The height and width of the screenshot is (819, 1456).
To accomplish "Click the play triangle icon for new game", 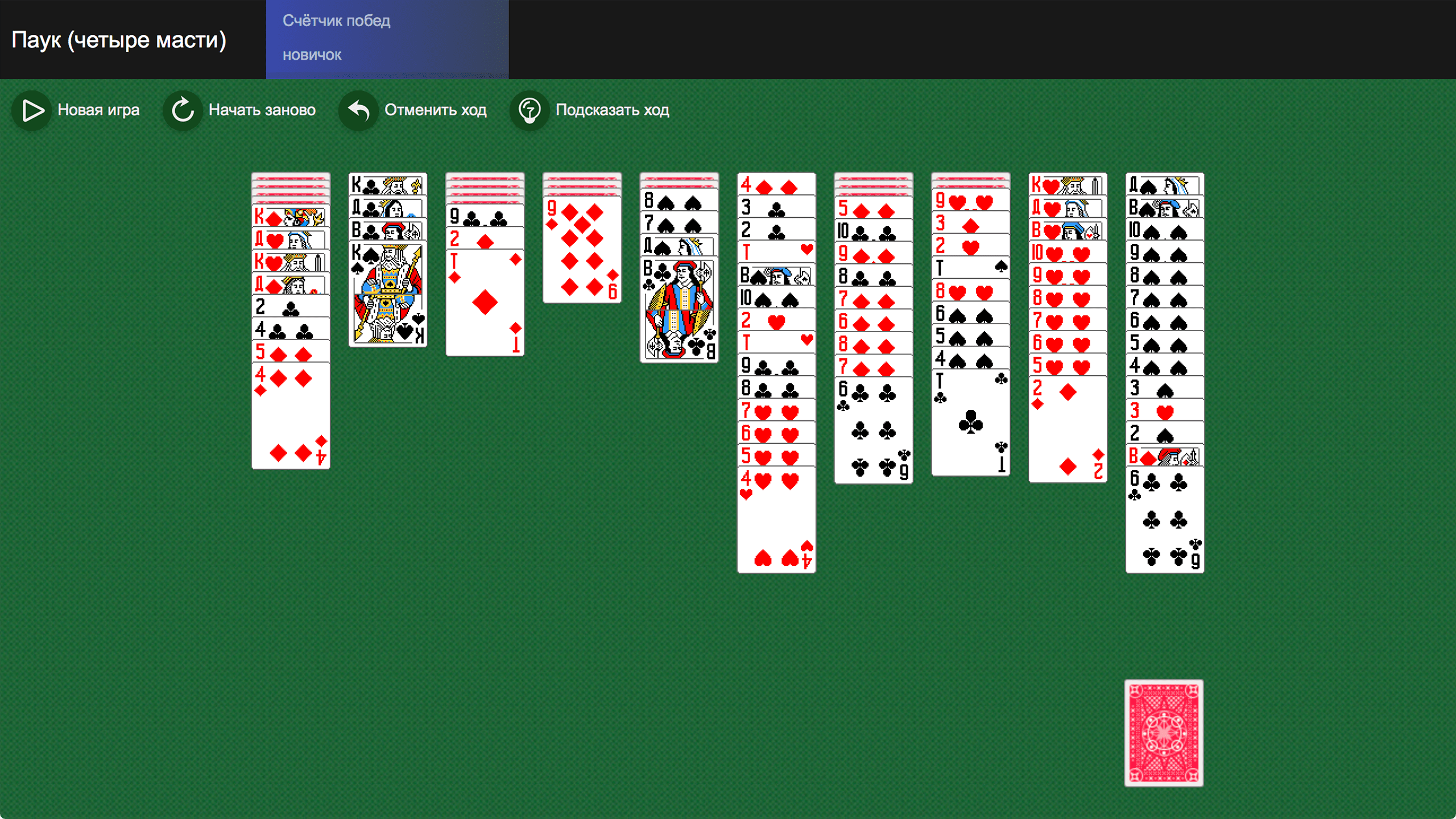I will 32,110.
